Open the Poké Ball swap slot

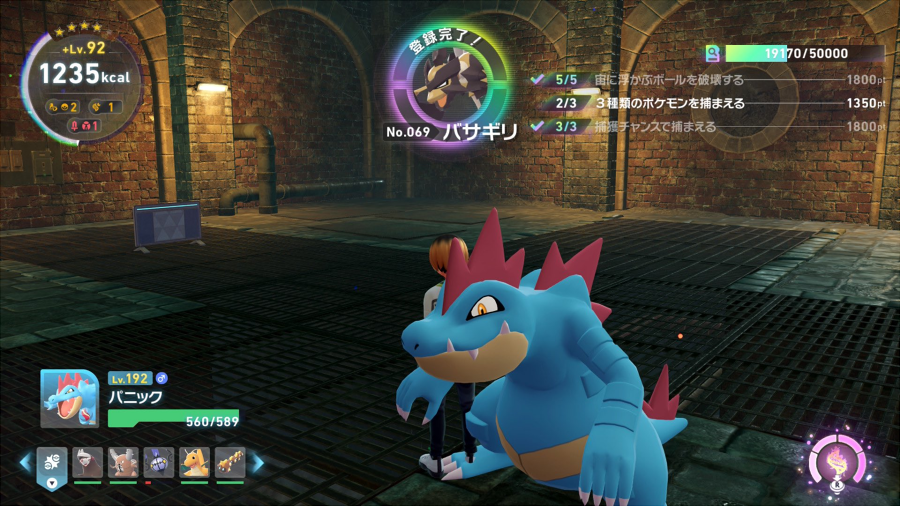coord(52,463)
